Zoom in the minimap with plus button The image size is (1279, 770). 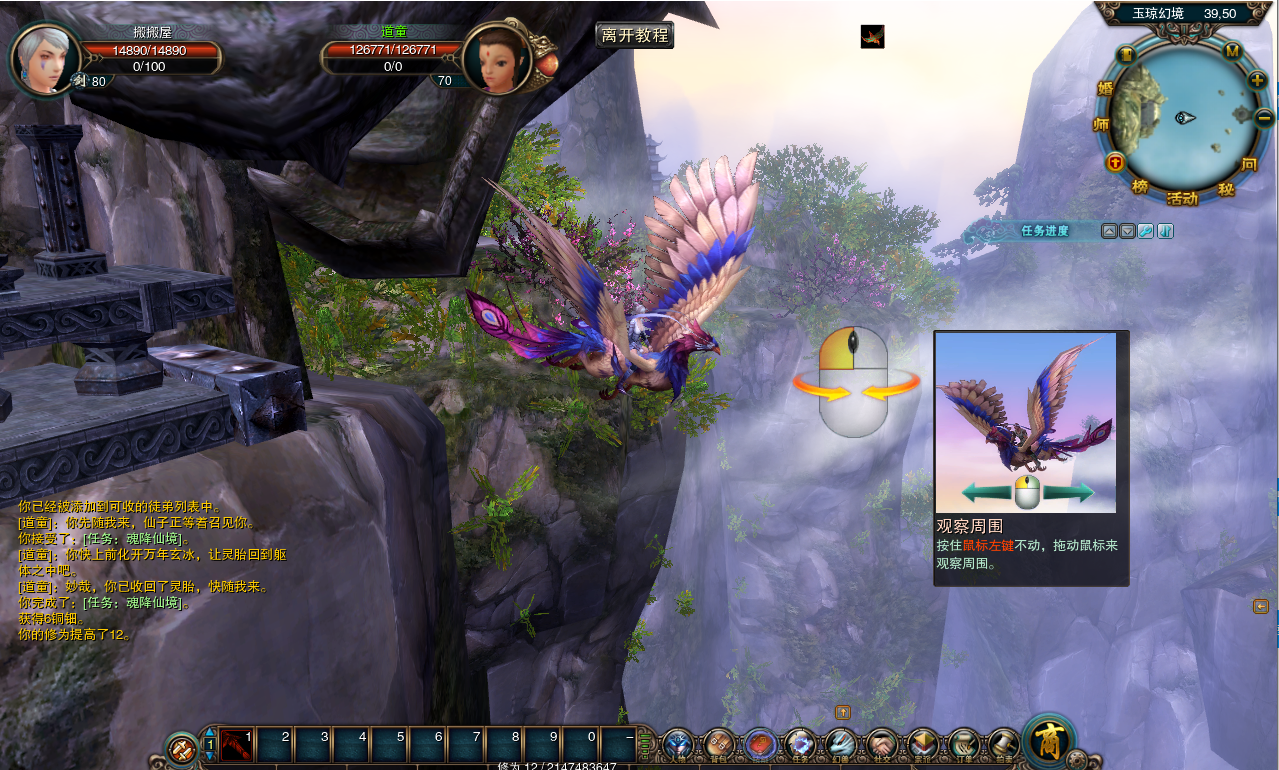[x=1258, y=80]
